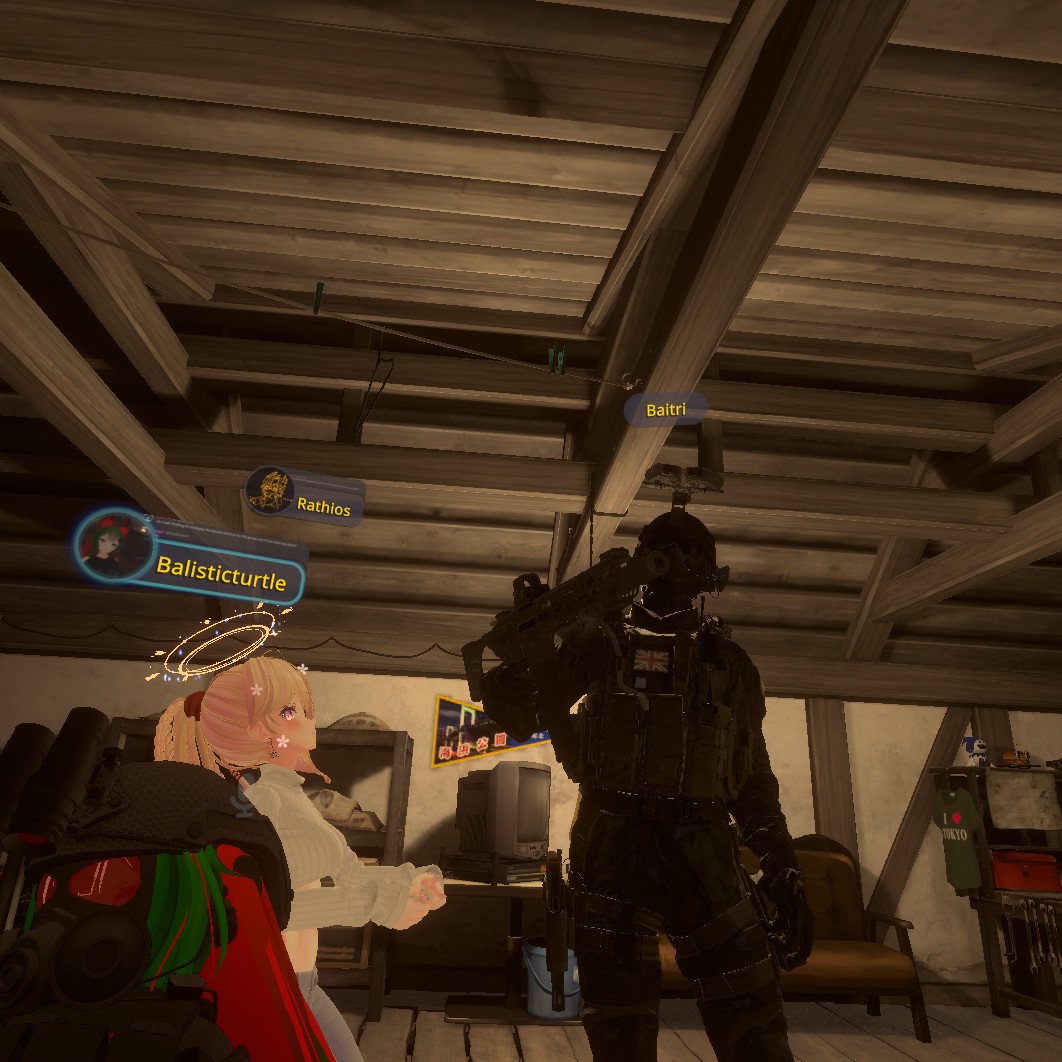Click Balisticturtle's round profile icon
The image size is (1062, 1062).
[111, 544]
